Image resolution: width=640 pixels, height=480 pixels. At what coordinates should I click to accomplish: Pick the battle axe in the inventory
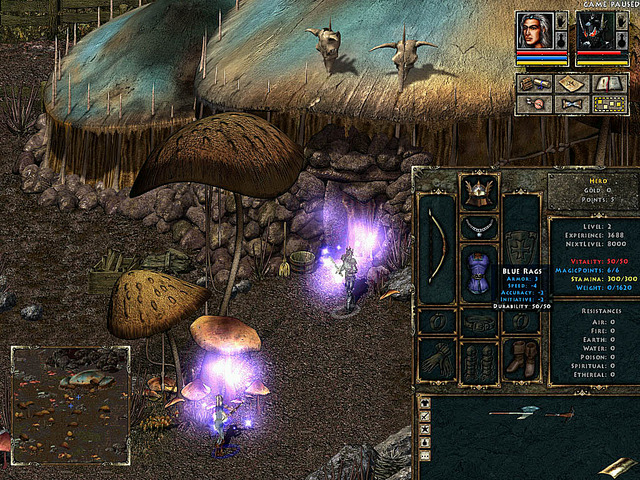[x=514, y=411]
